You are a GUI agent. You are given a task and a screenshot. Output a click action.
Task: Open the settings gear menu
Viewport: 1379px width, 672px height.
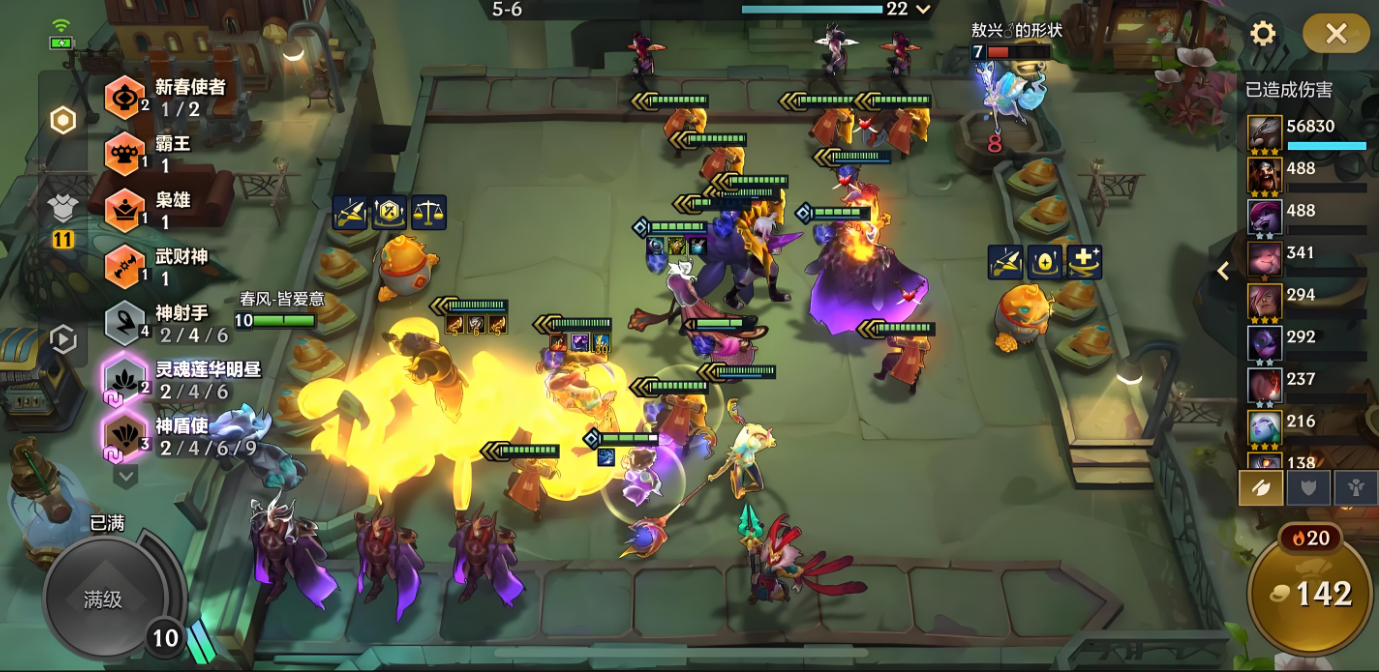(x=1263, y=34)
